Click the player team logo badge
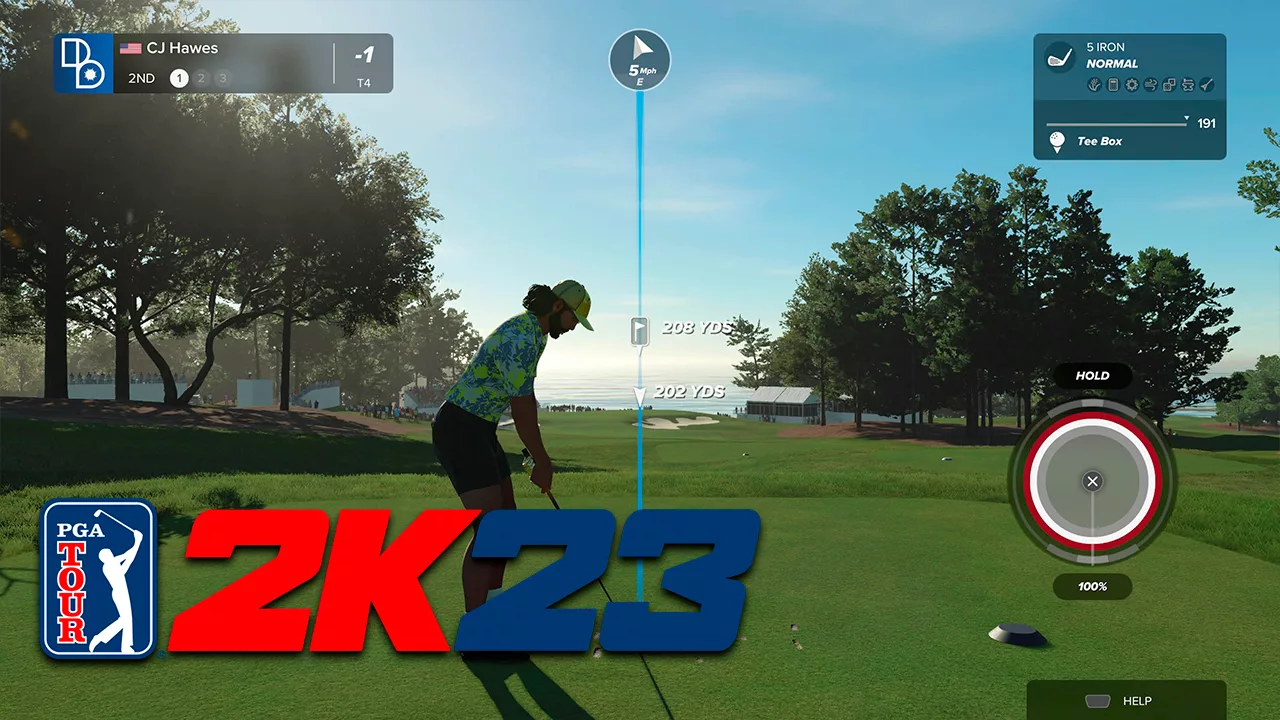The width and height of the screenshot is (1280, 720). coord(83,63)
